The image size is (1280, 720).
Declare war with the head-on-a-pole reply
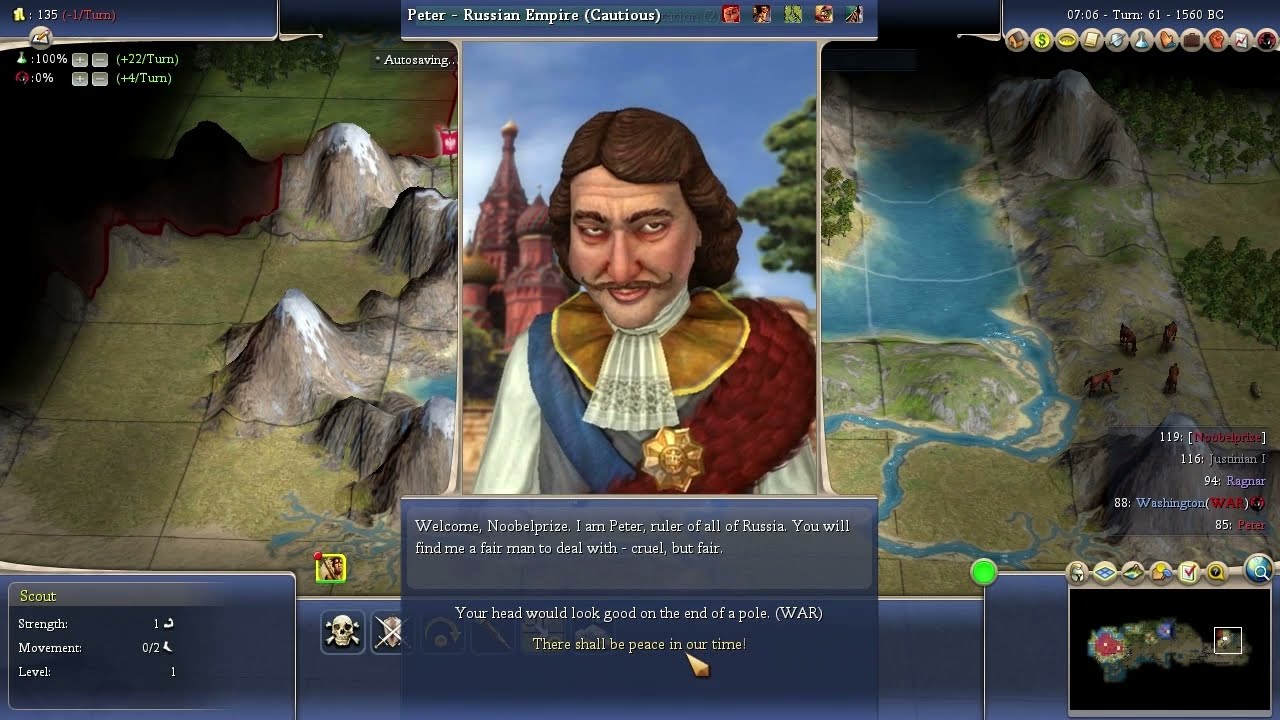pos(639,612)
